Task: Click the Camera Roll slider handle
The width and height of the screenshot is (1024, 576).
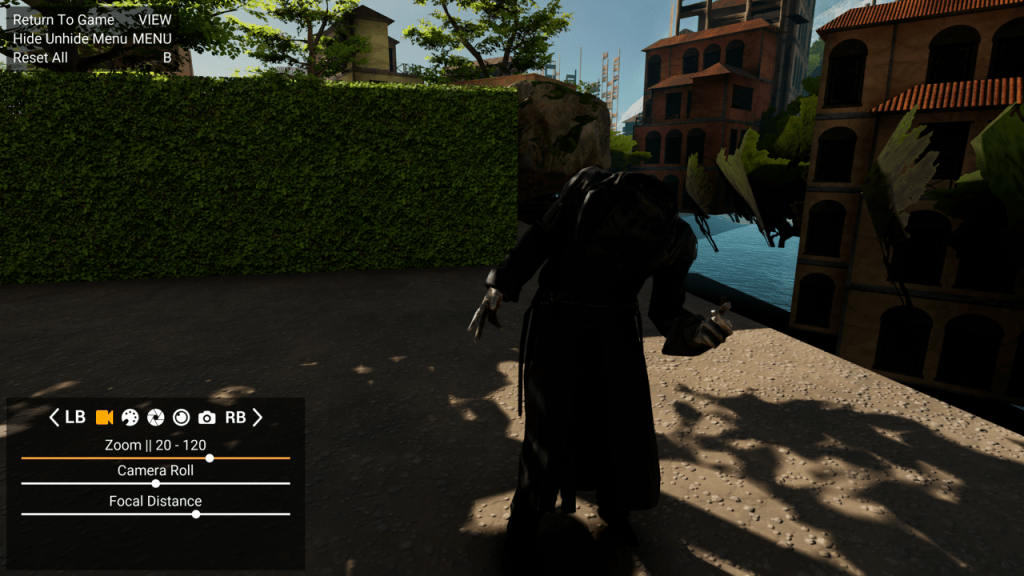Action: pos(155,483)
